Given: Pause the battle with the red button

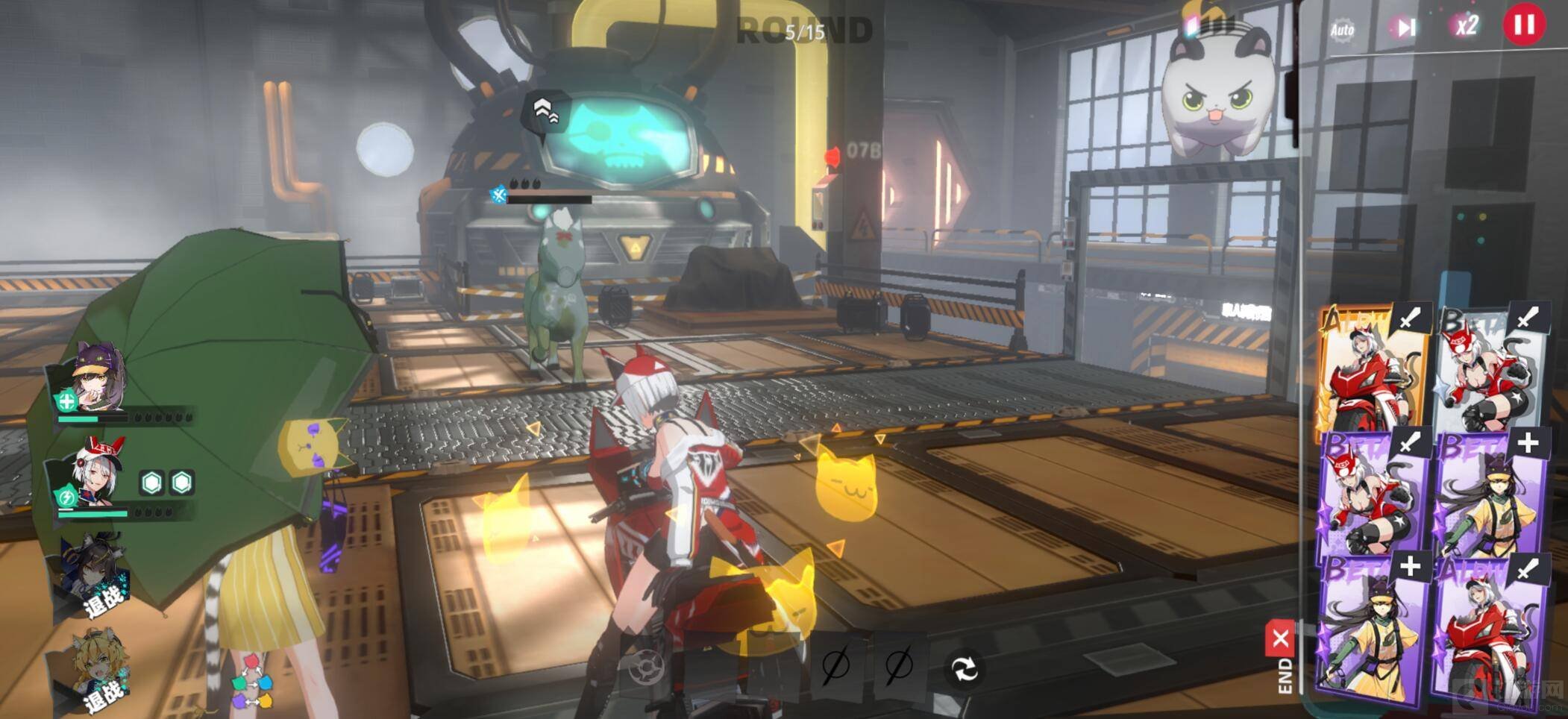Looking at the screenshot, I should (x=1524, y=25).
